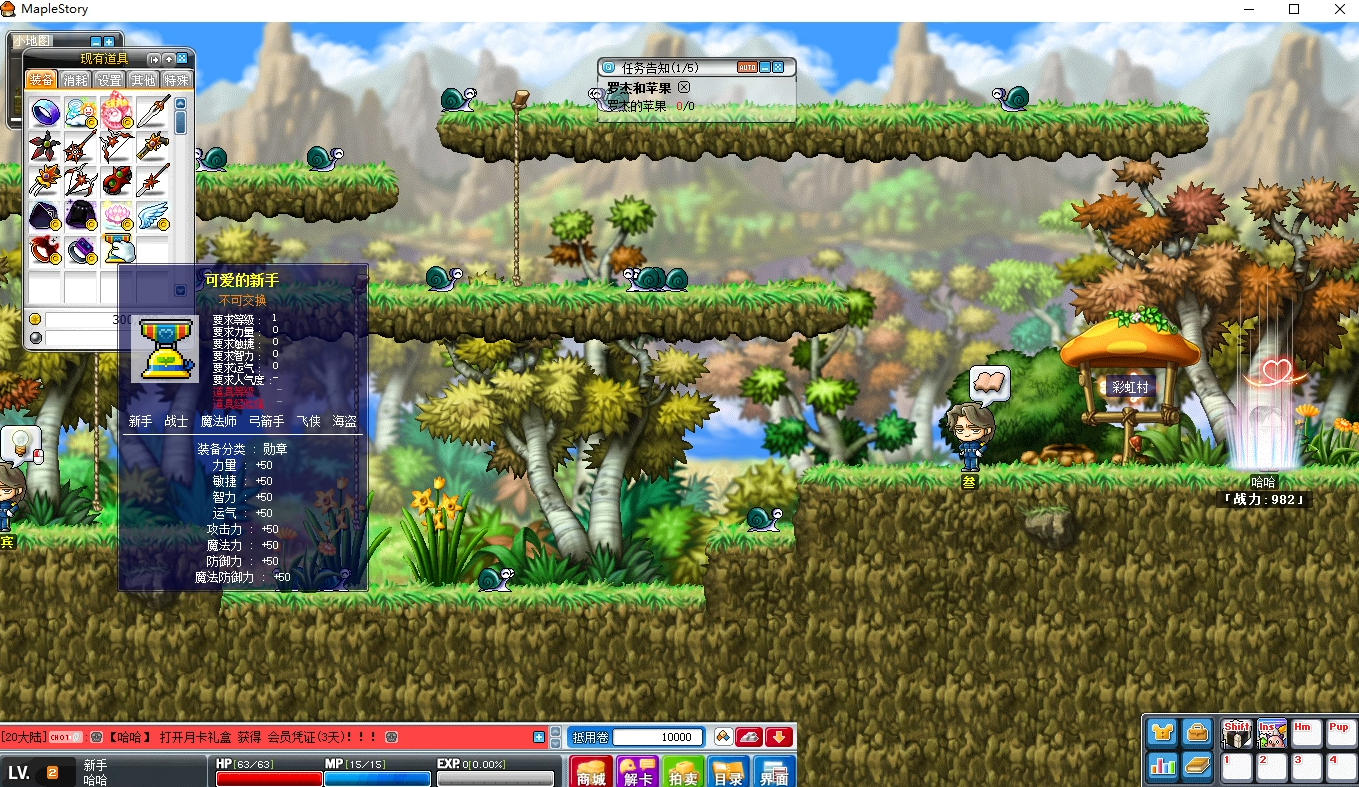Activate the Shift quickslot skill
This screenshot has height=787, width=1359.
1237,734
